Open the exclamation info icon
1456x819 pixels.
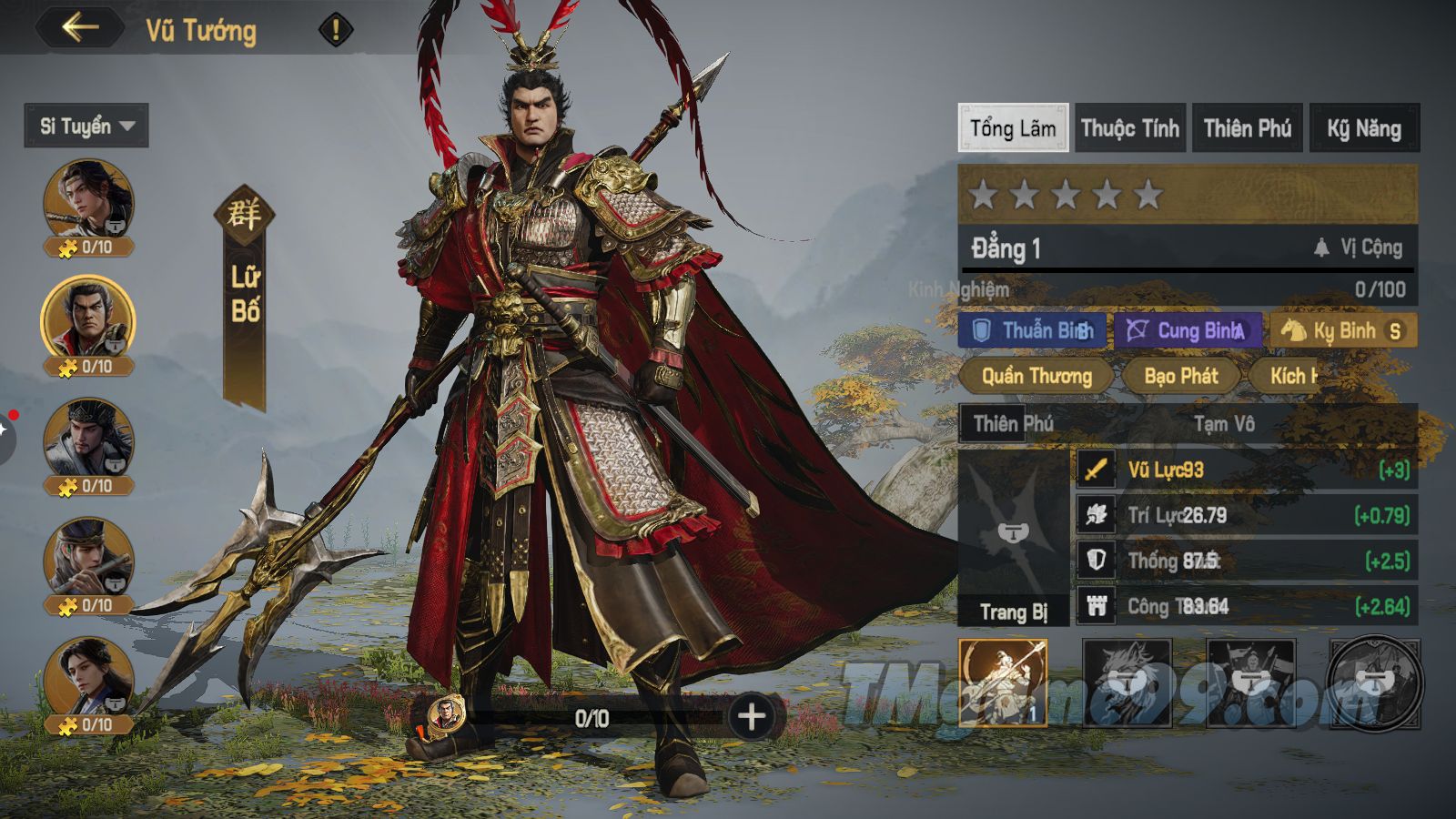pyautogui.click(x=335, y=30)
